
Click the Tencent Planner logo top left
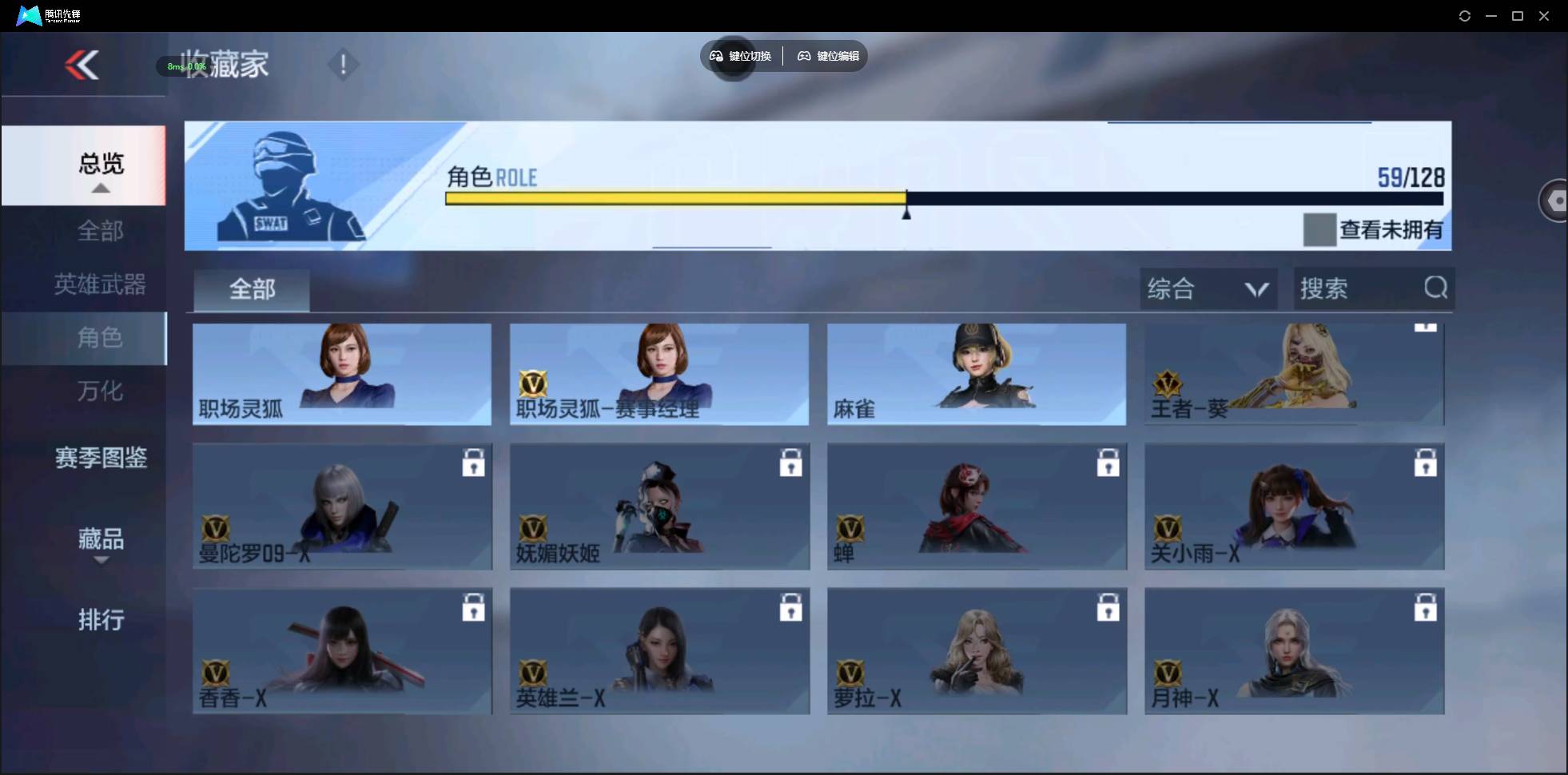29,14
